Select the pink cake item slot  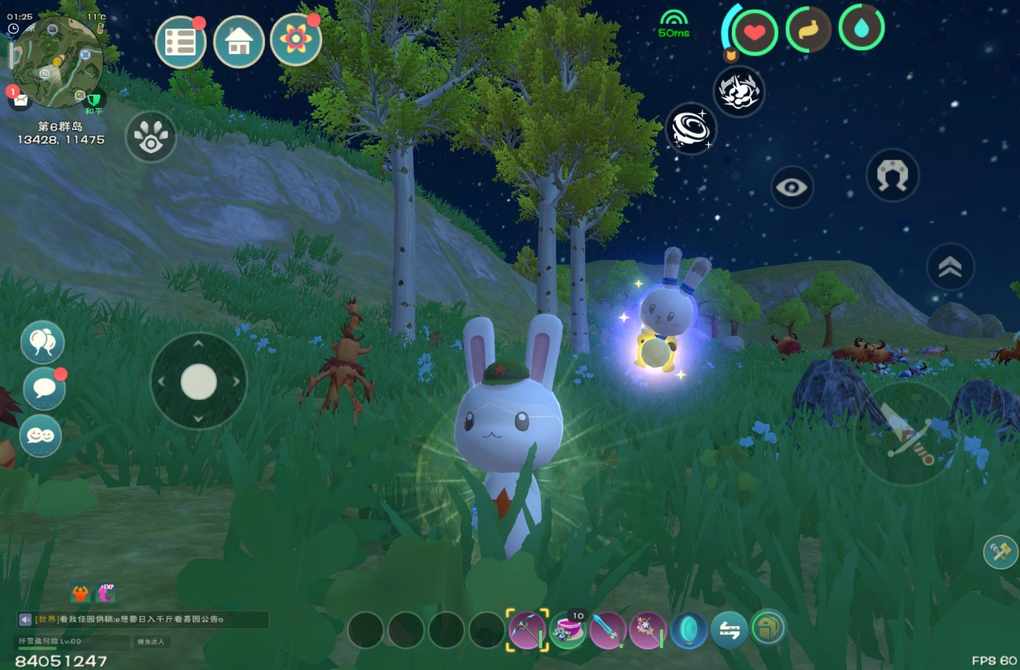click(x=568, y=630)
